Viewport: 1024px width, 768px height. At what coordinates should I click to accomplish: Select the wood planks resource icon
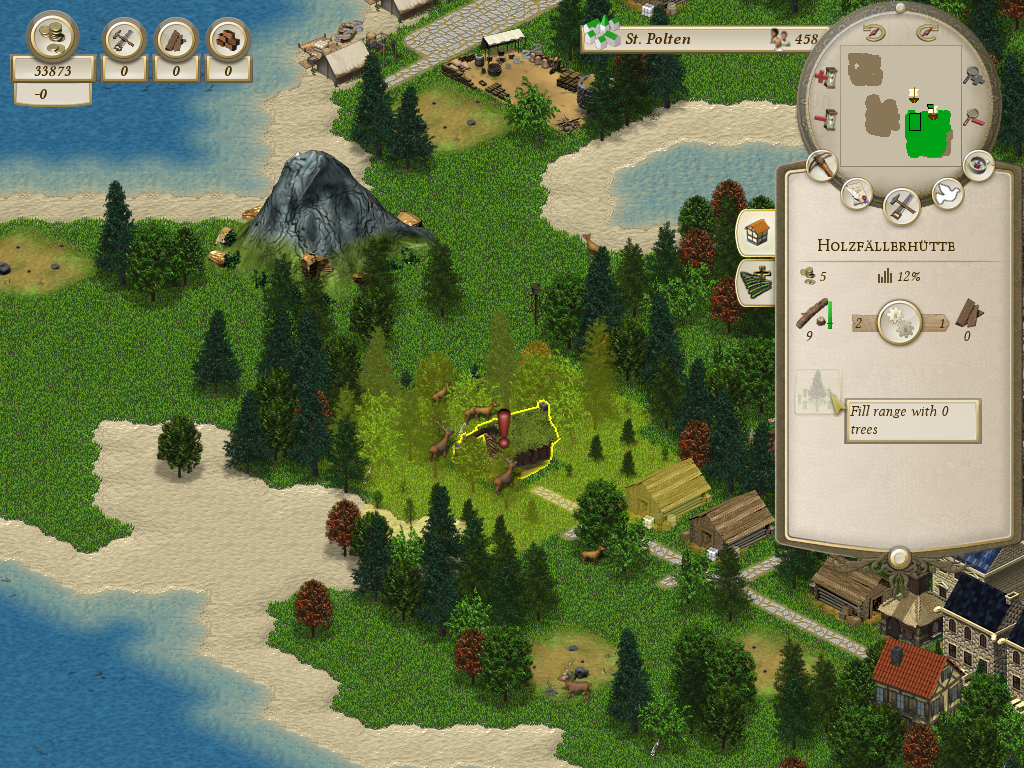pyautogui.click(x=177, y=40)
